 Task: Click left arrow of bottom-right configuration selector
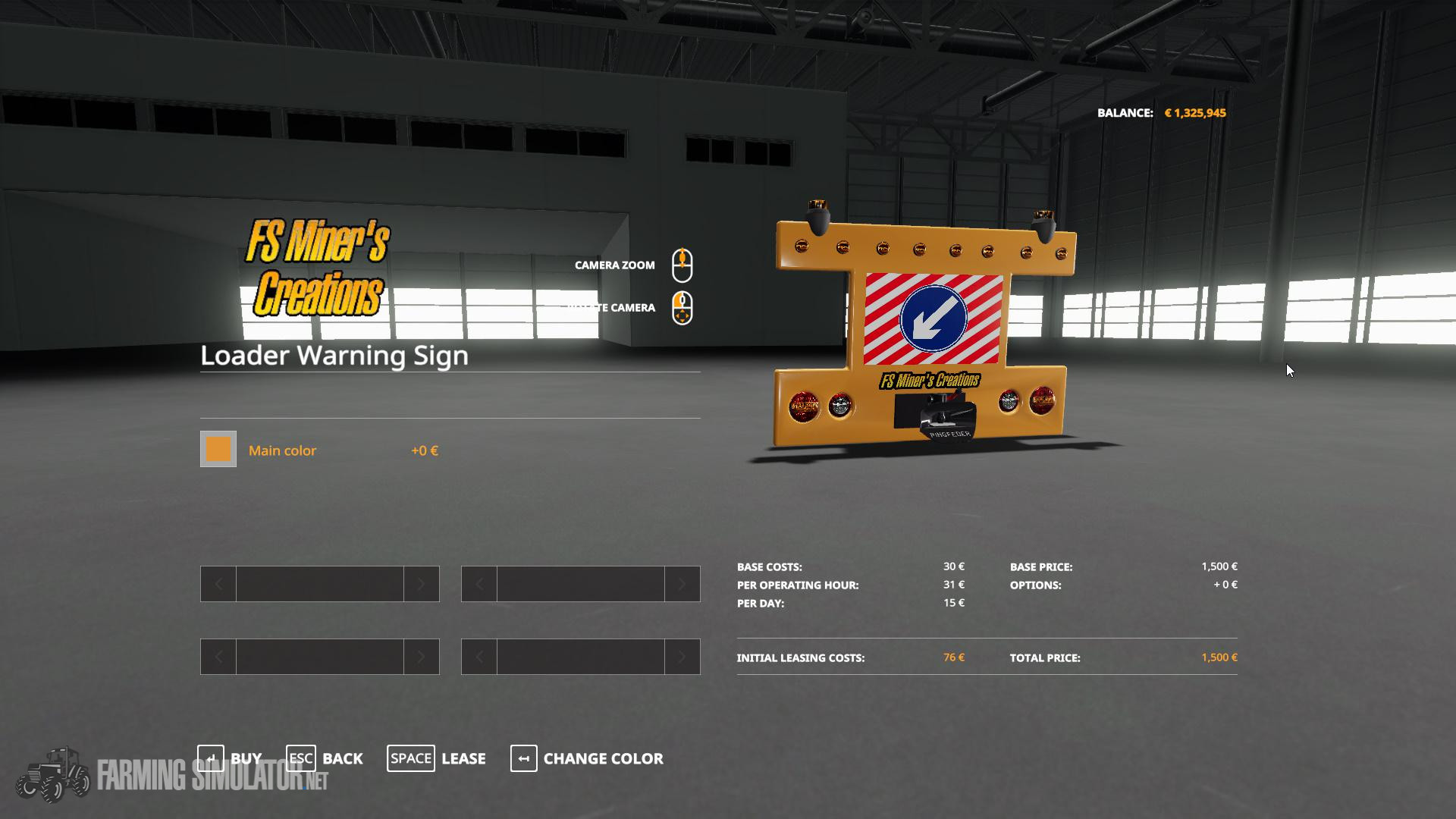[x=478, y=657]
